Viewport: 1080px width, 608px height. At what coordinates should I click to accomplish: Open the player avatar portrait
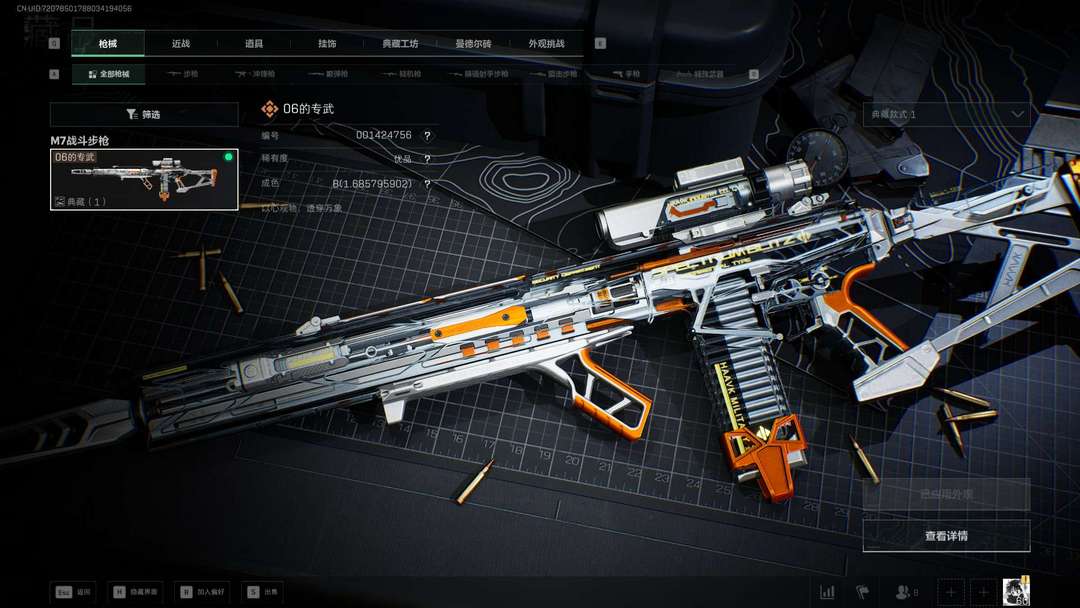(1016, 591)
